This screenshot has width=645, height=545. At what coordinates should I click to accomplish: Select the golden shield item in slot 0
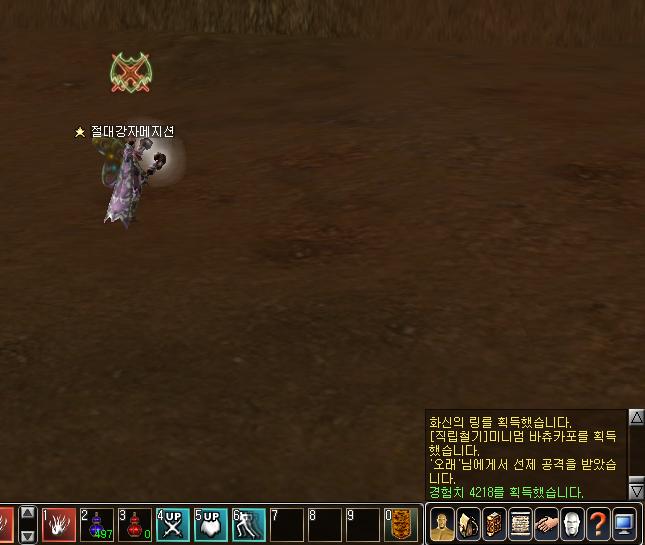402,524
